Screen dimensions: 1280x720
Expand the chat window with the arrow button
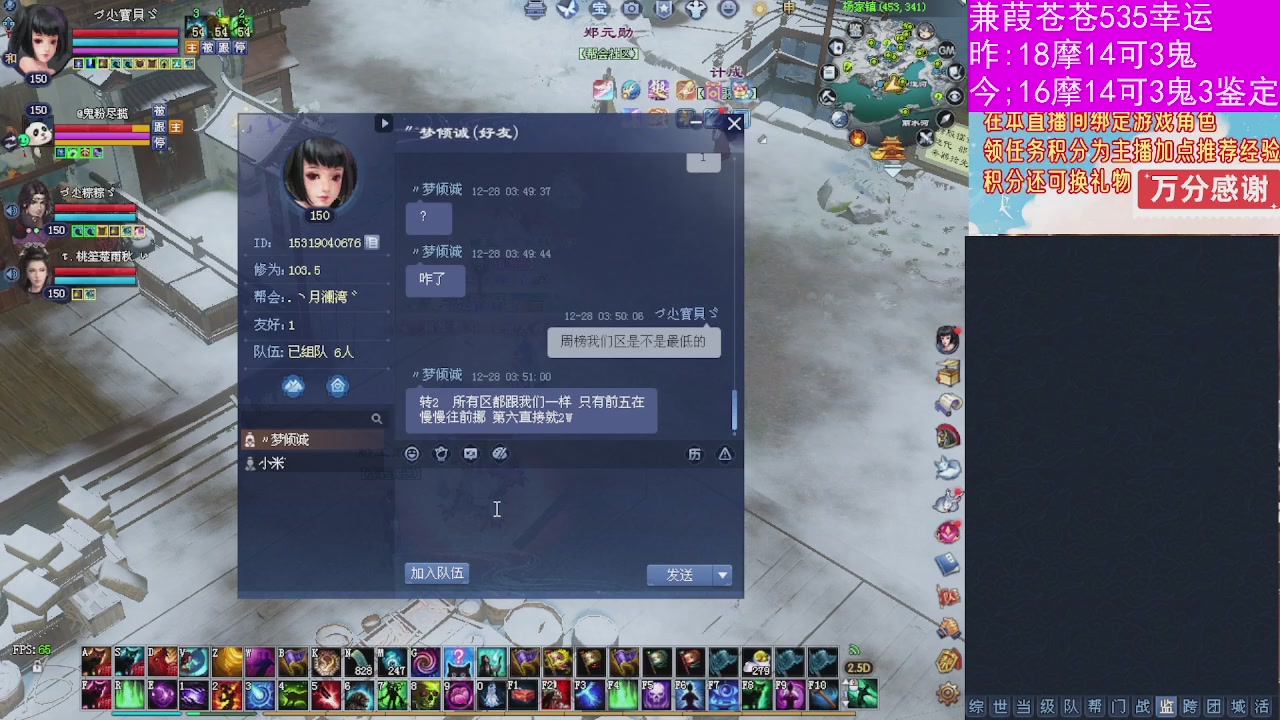click(384, 122)
